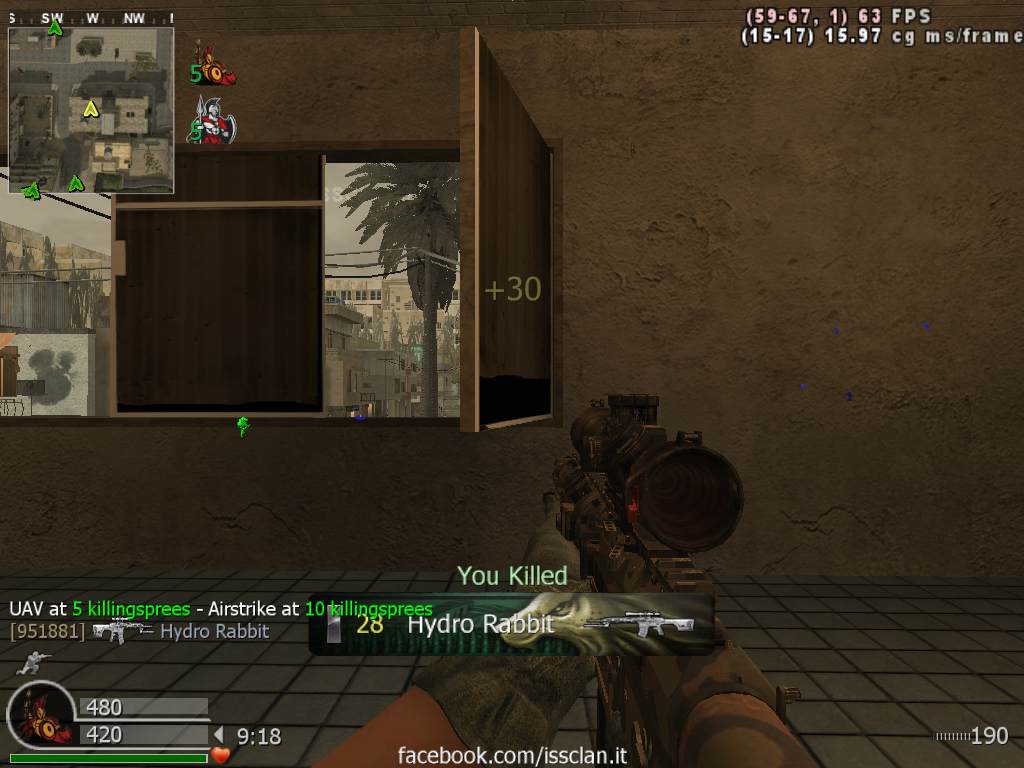The height and width of the screenshot is (768, 1024).
Task: Click the red Spartan helmet team icon
Action: pyautogui.click(x=214, y=67)
